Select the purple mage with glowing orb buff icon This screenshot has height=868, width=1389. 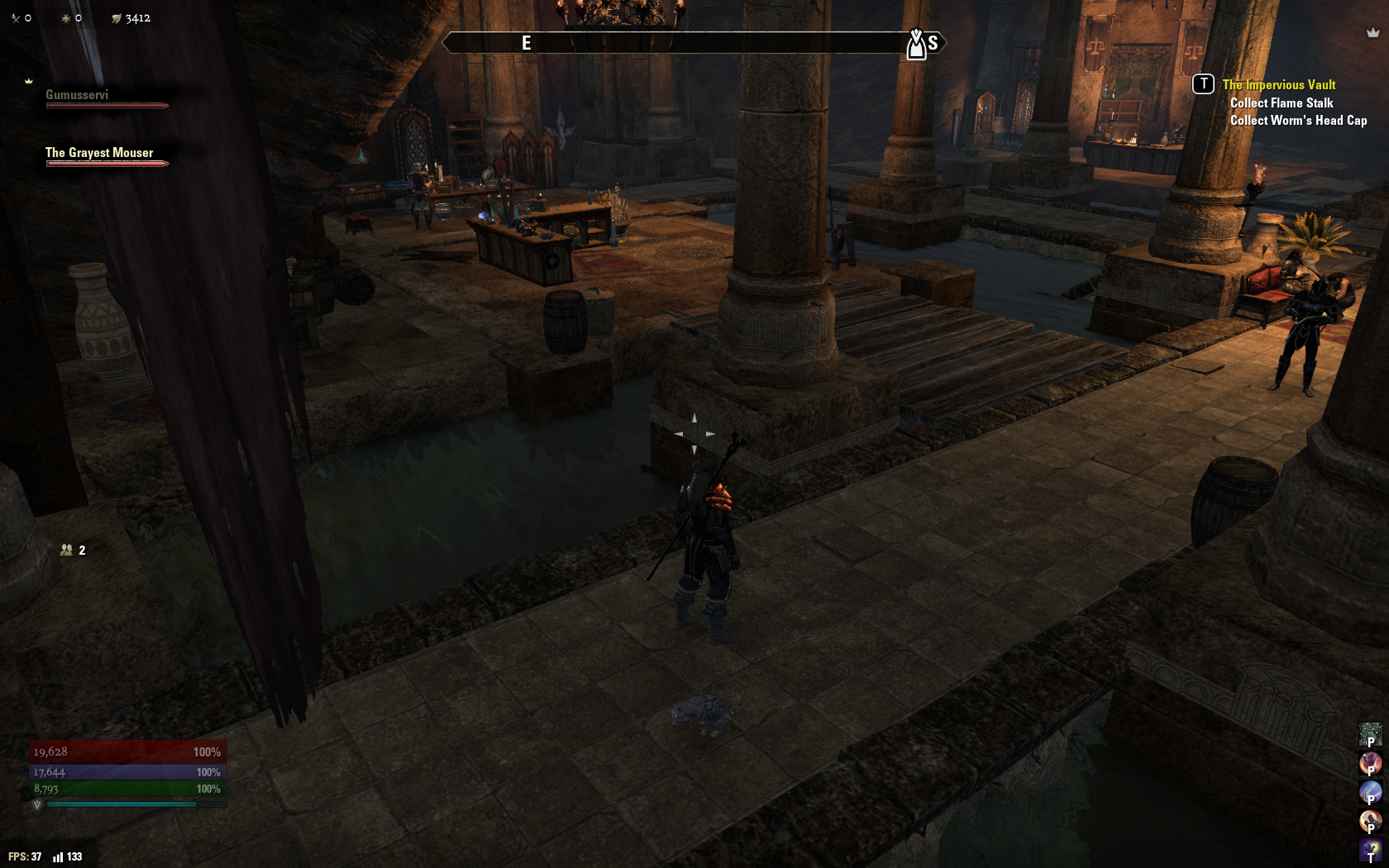pos(1370,849)
